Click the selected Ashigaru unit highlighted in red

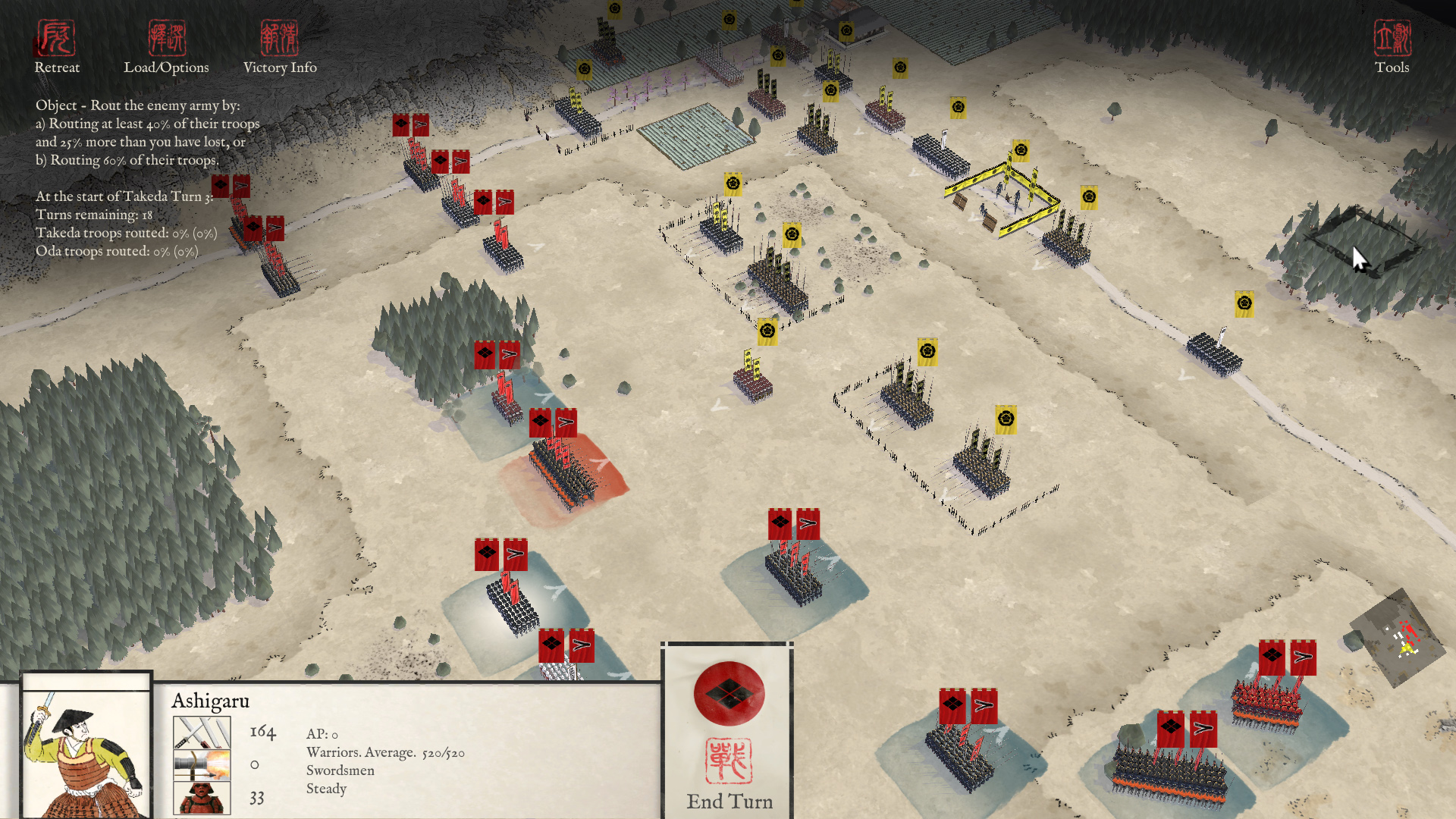[561, 470]
